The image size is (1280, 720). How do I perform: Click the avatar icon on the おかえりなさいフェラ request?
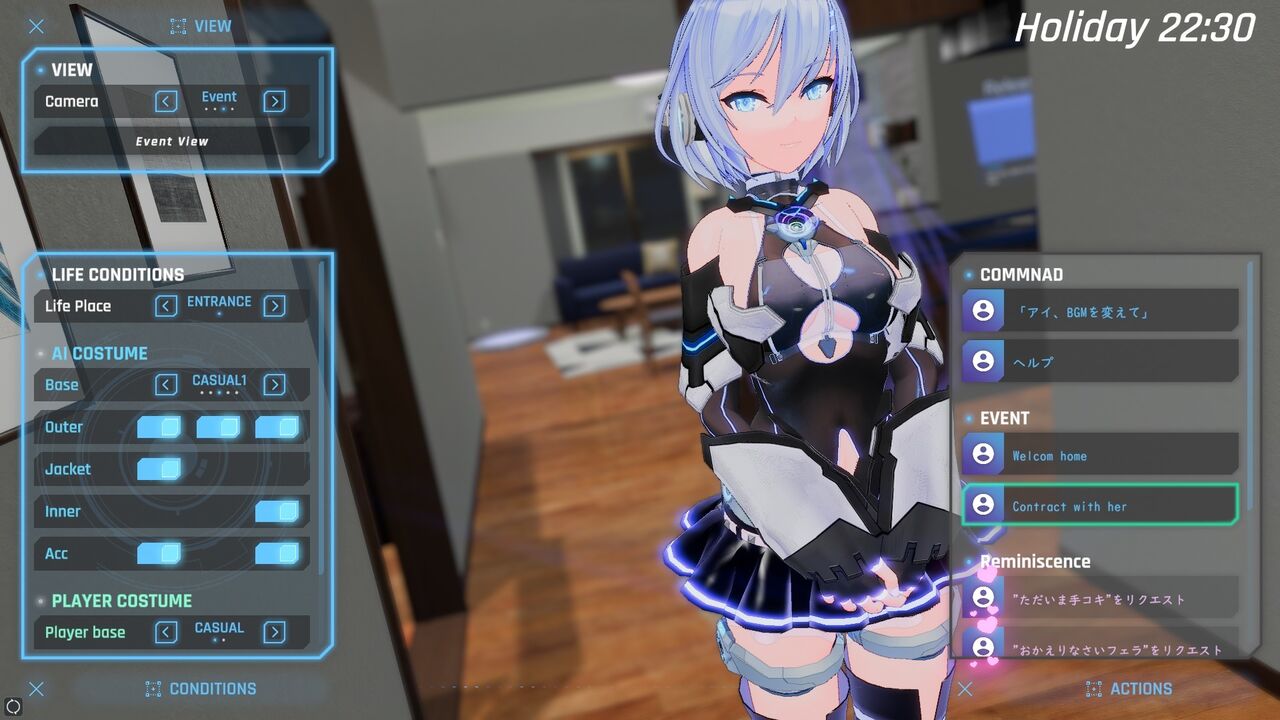pyautogui.click(x=983, y=649)
